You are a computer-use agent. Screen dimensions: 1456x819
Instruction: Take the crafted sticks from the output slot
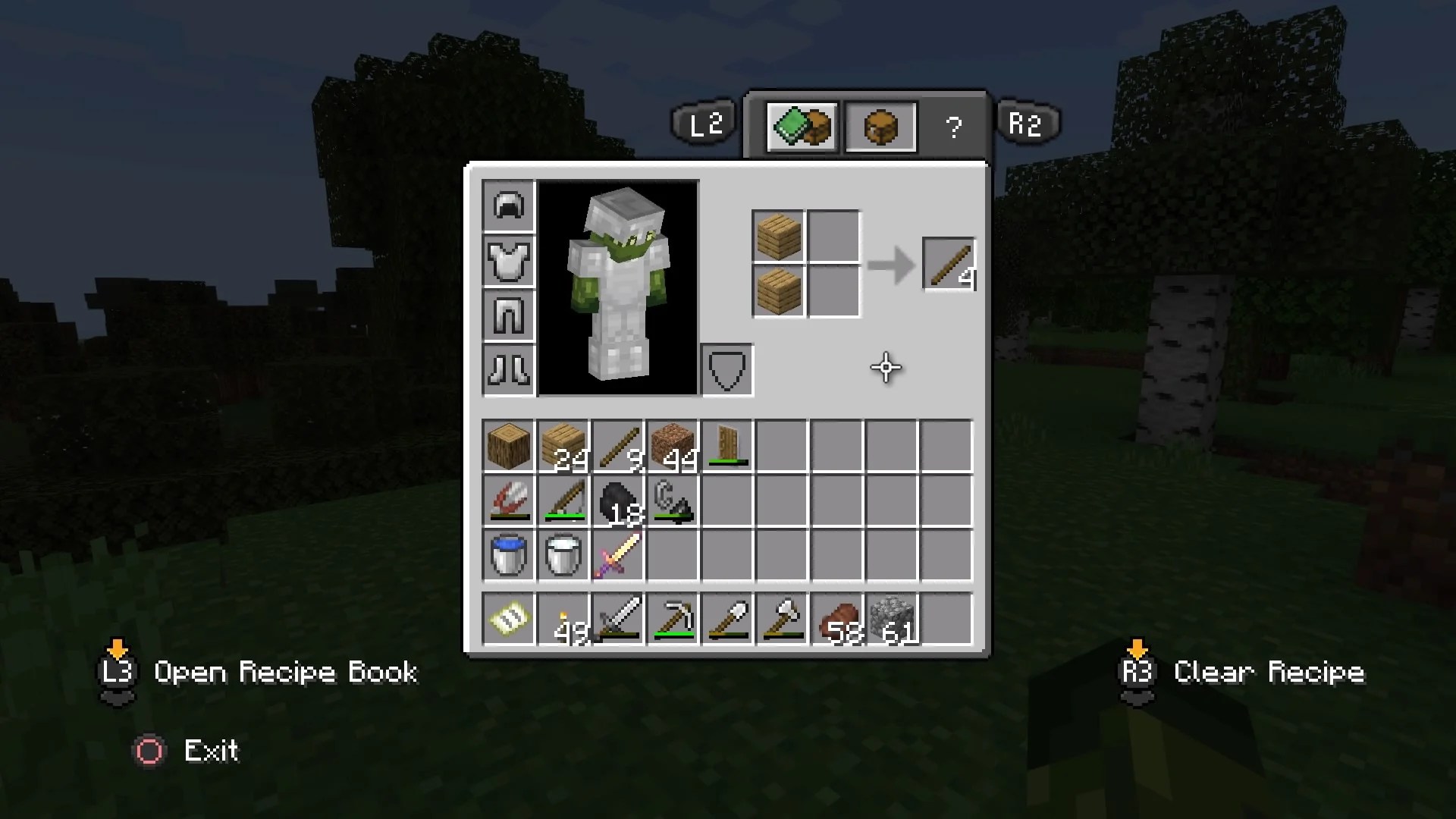(x=948, y=265)
